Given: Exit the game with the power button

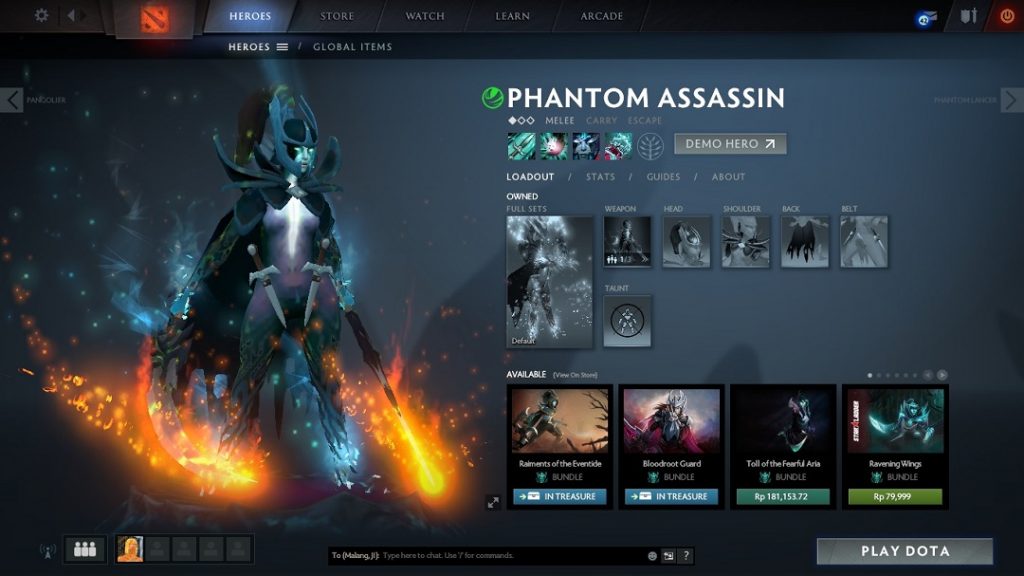Looking at the screenshot, I should coord(1006,16).
